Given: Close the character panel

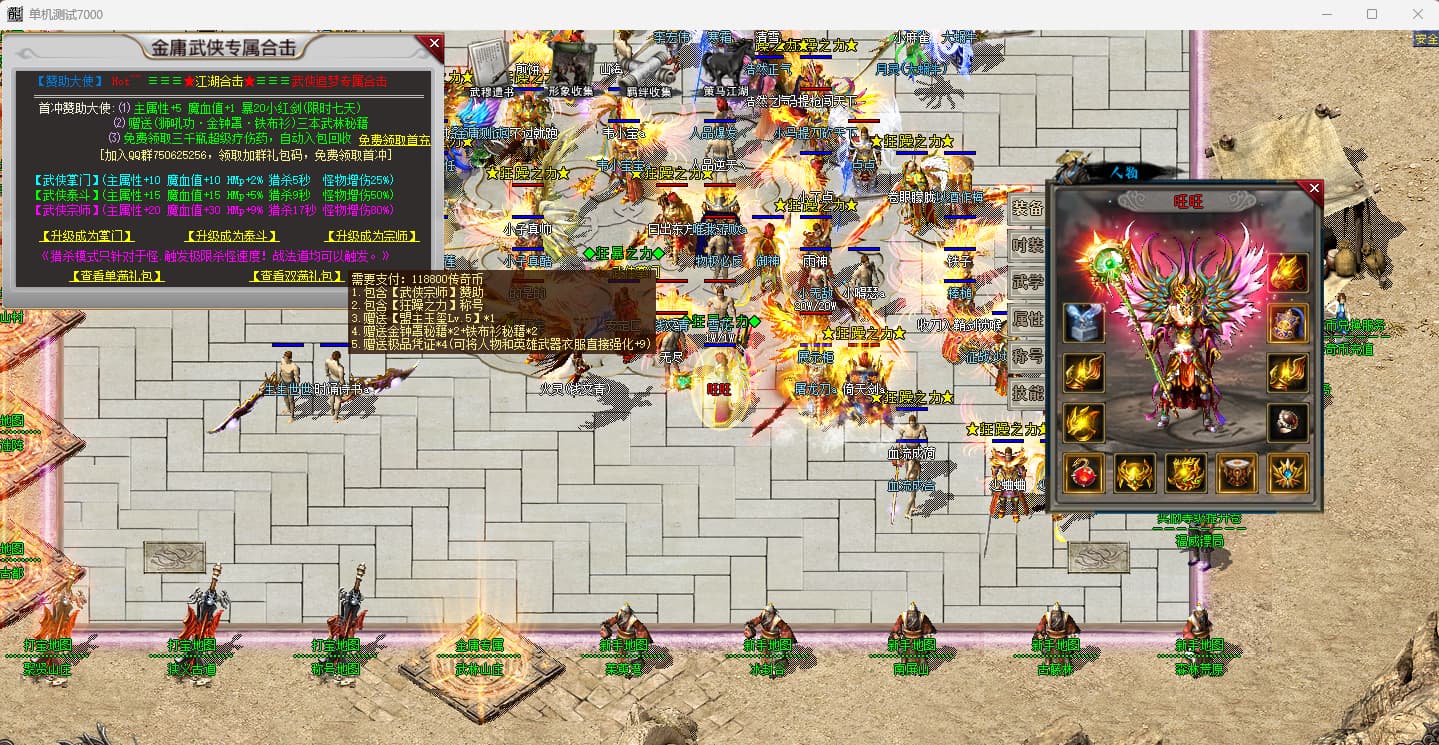Looking at the screenshot, I should 1314,188.
